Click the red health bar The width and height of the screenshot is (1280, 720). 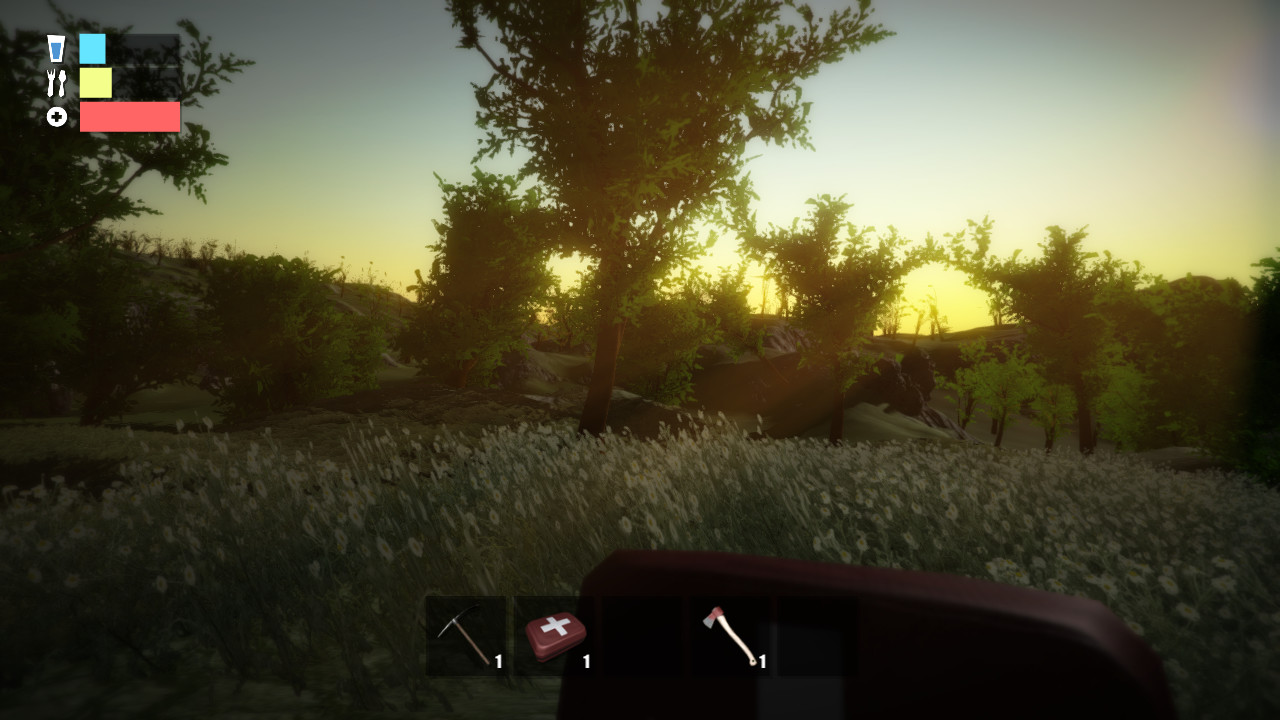pos(130,117)
